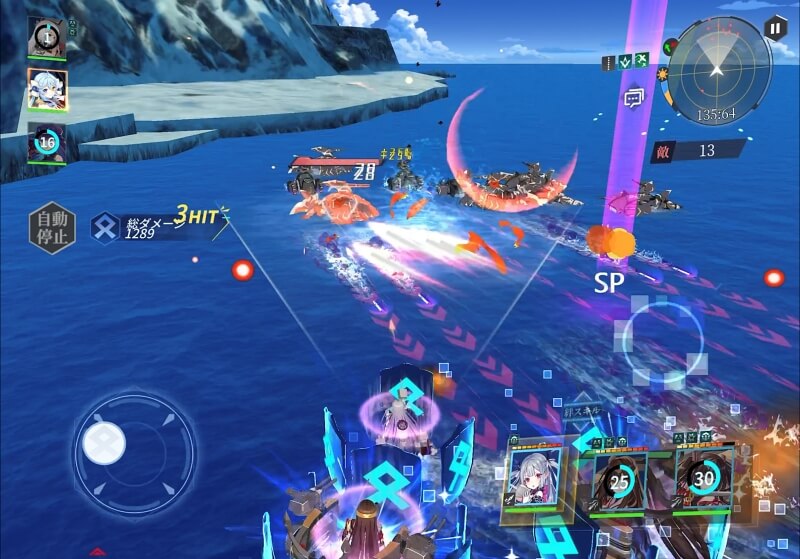Screen dimensions: 800x559
Task: Pause the battle with the hexagon pause button
Action: click(775, 28)
